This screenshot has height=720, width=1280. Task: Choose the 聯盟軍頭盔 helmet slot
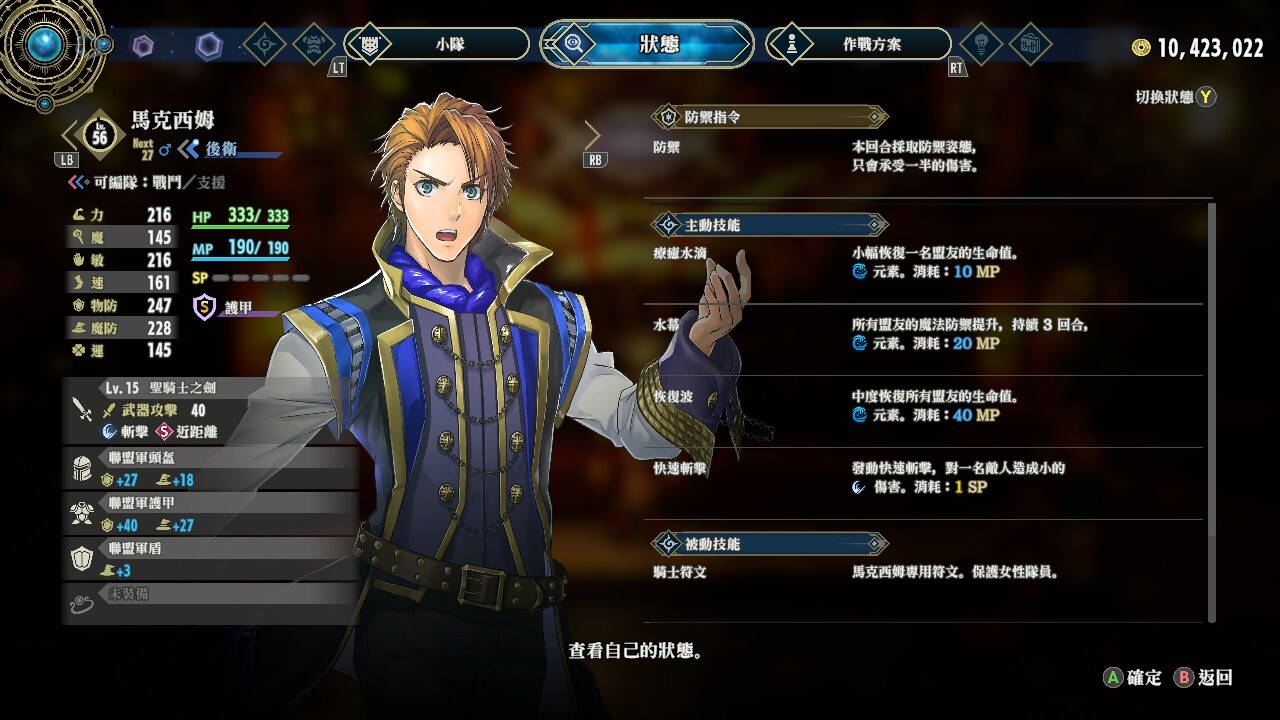coord(210,469)
